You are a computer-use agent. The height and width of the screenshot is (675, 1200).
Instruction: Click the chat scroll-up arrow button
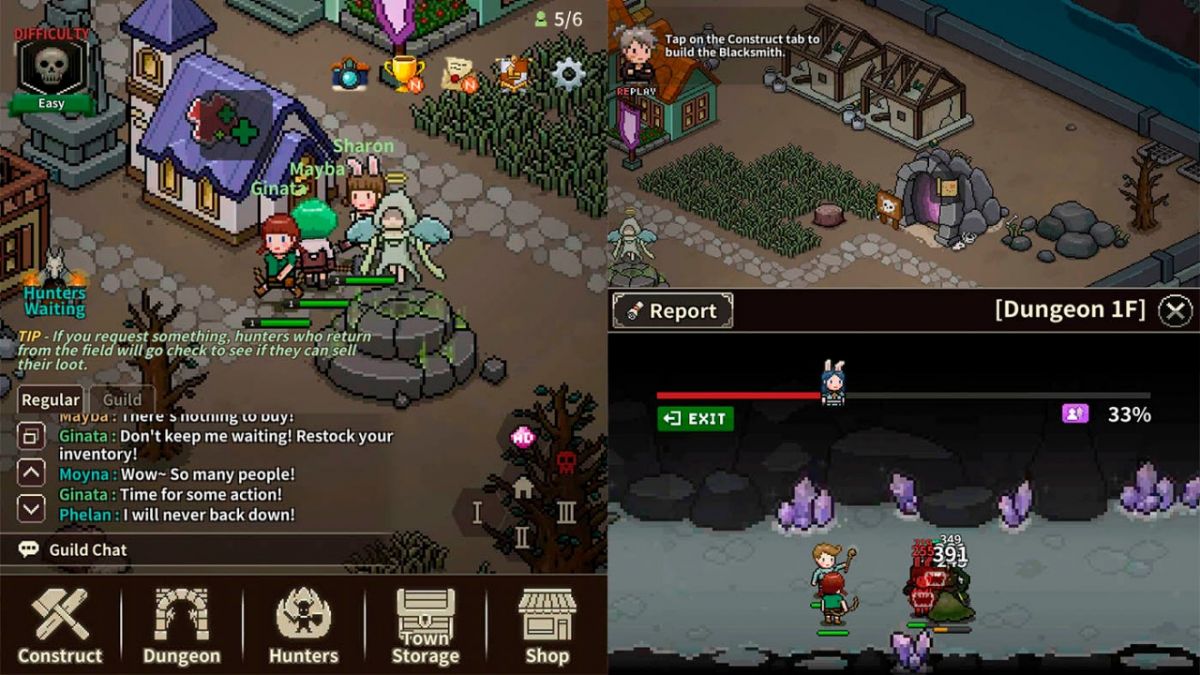[x=32, y=472]
